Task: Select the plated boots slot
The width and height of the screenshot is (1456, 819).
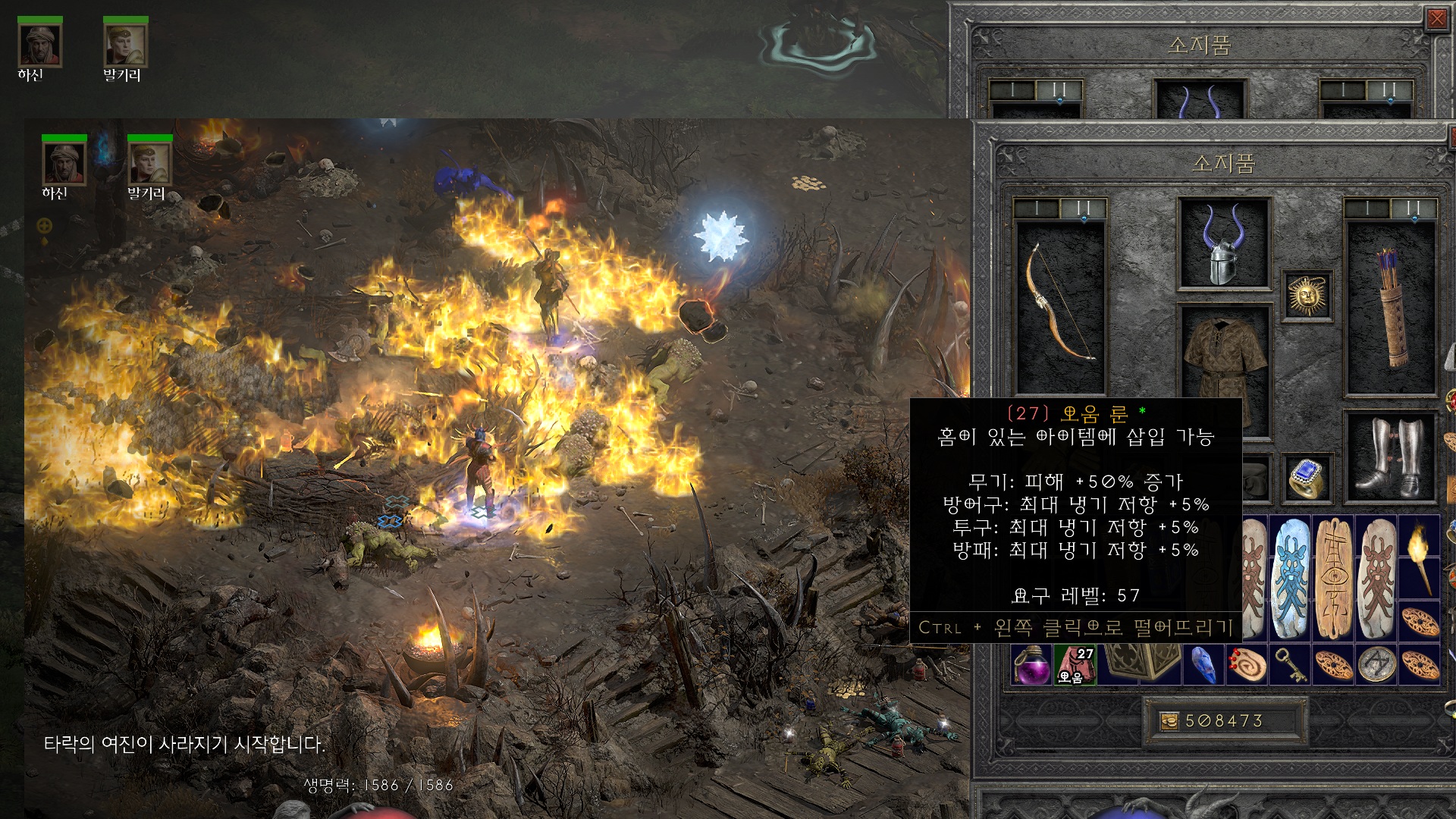Action: coord(1390,457)
